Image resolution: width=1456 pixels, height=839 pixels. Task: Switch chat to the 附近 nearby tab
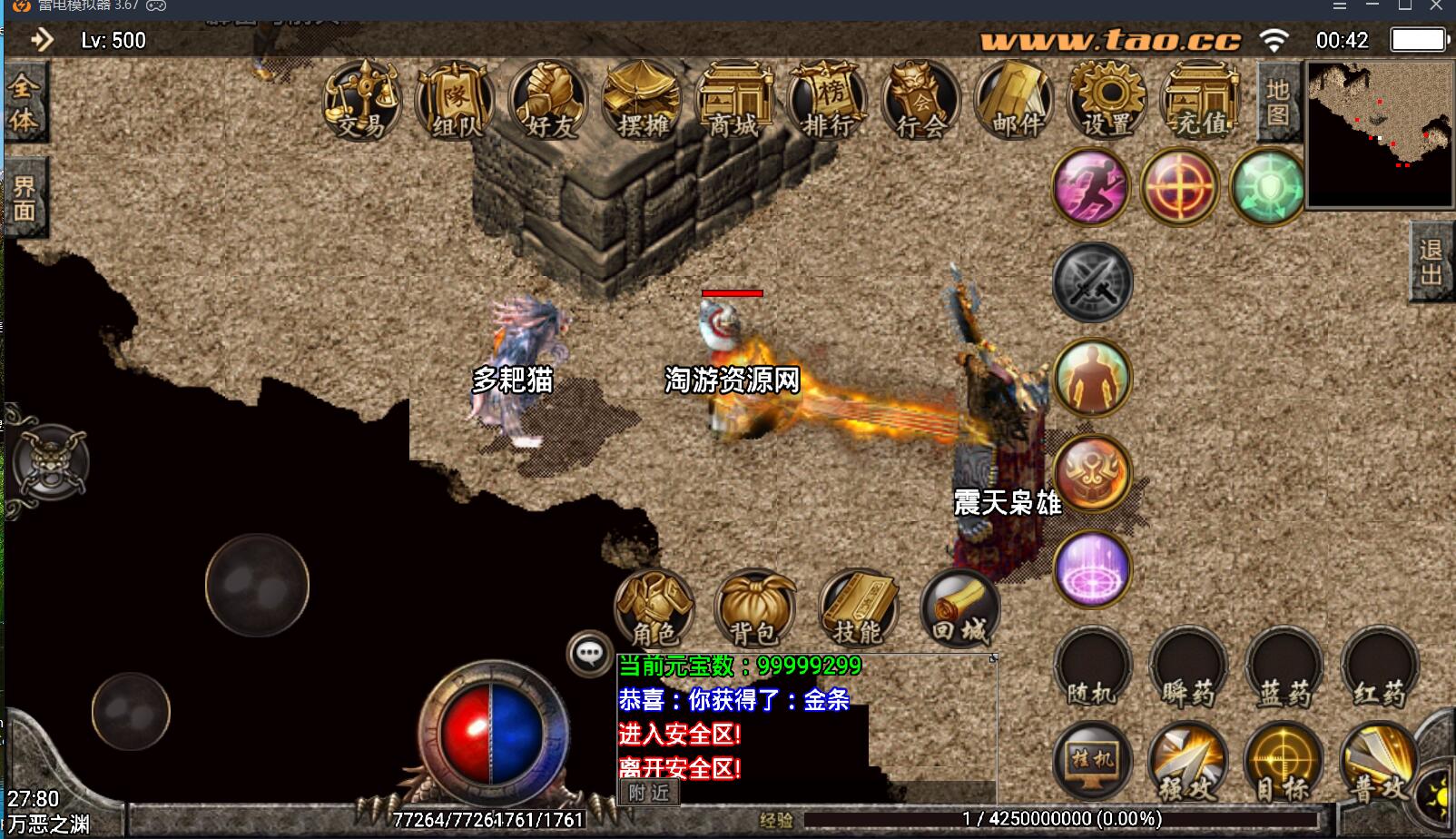click(649, 793)
